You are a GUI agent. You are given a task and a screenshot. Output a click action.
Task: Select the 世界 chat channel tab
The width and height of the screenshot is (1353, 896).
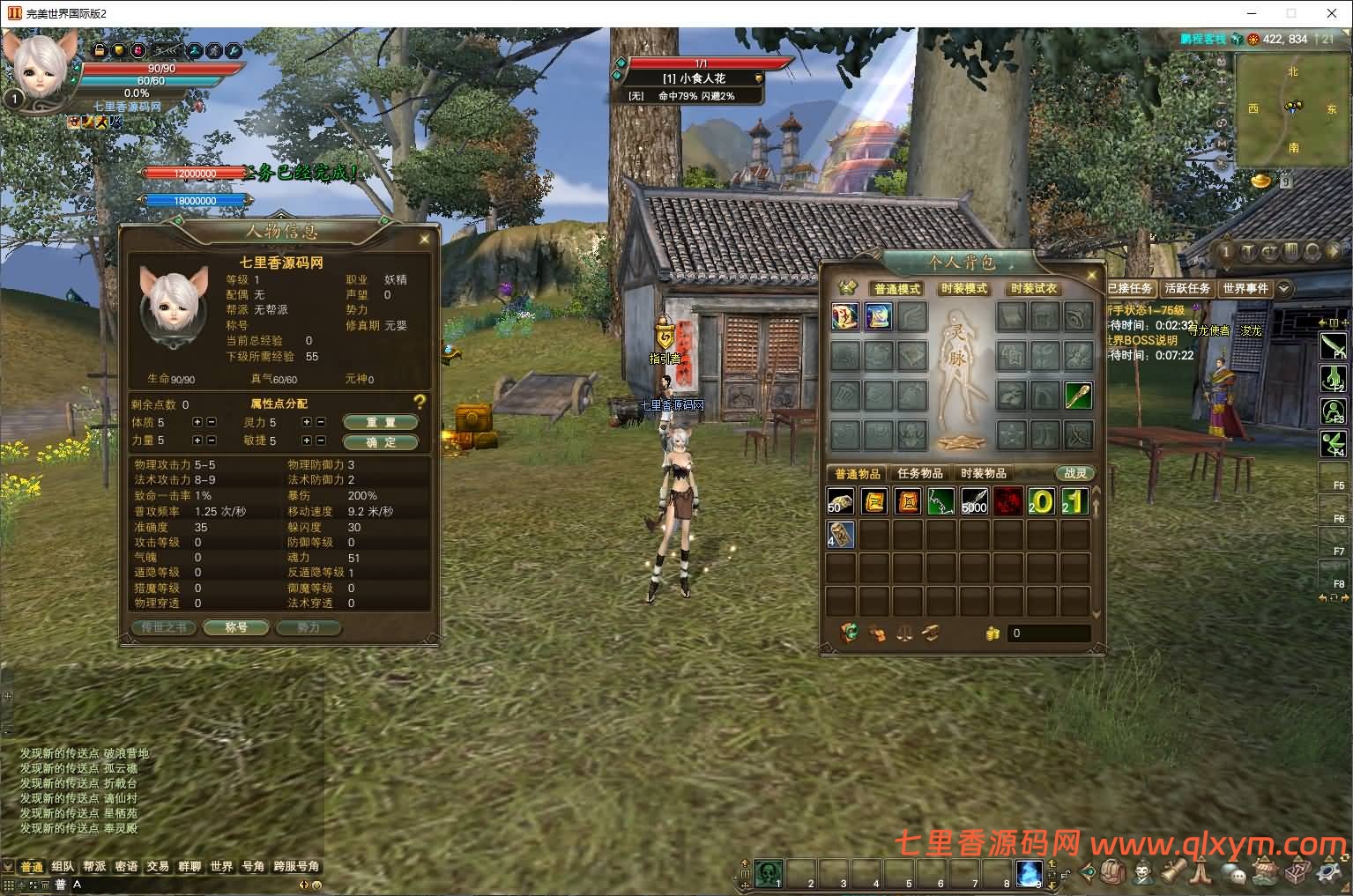pyautogui.click(x=221, y=866)
